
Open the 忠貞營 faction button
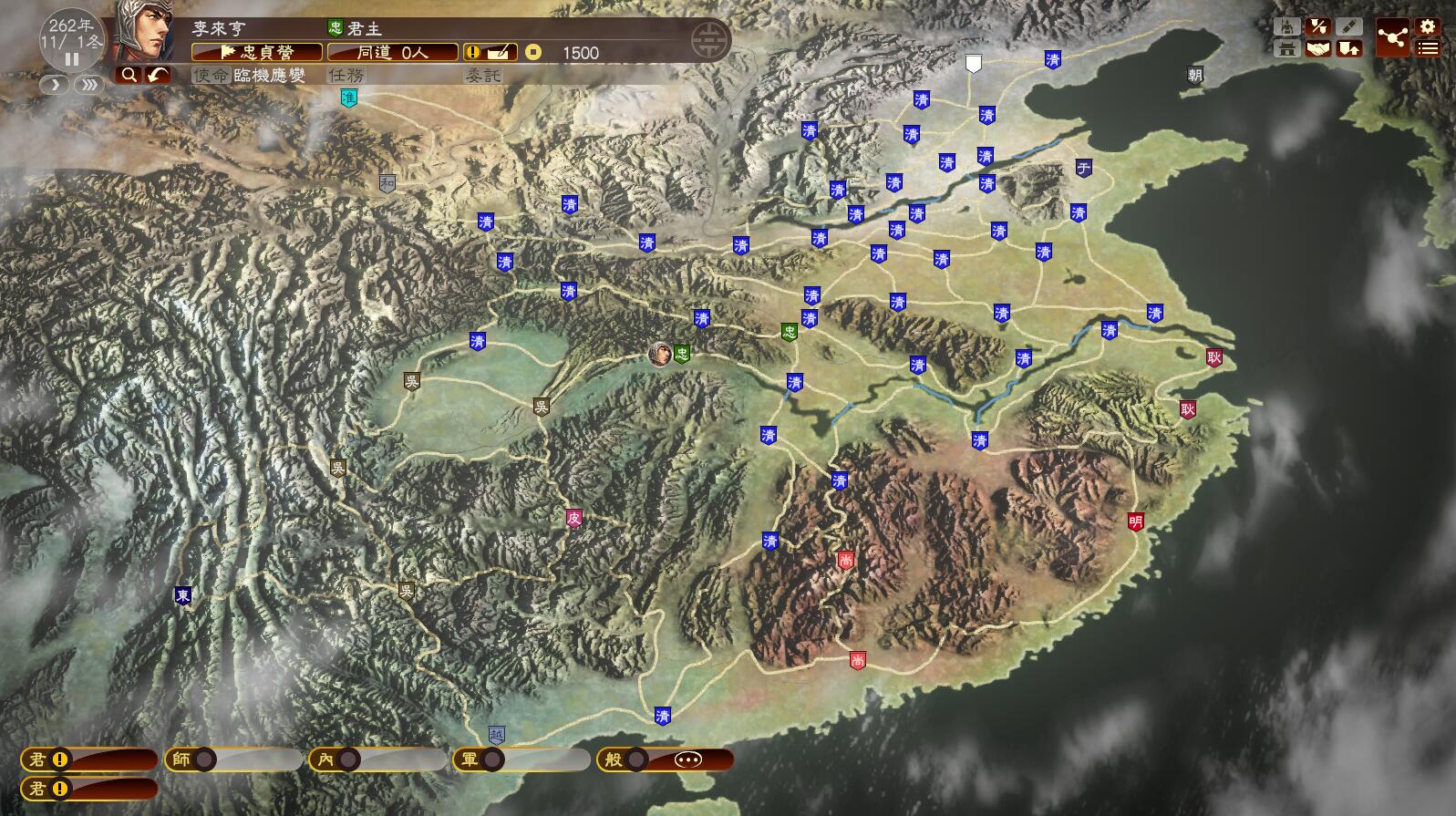[257, 52]
